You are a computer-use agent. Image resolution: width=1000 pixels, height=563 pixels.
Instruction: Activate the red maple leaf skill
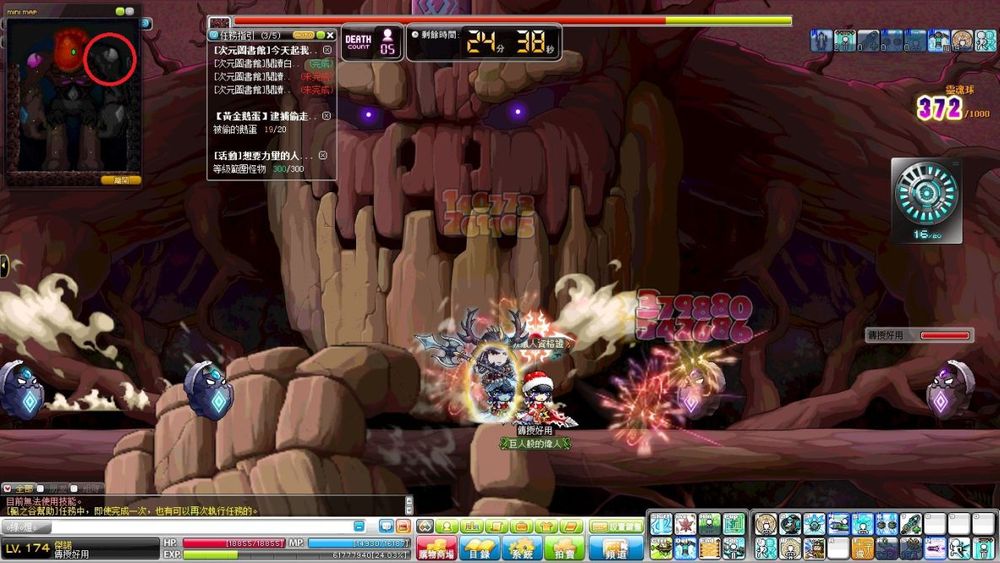coord(686,523)
